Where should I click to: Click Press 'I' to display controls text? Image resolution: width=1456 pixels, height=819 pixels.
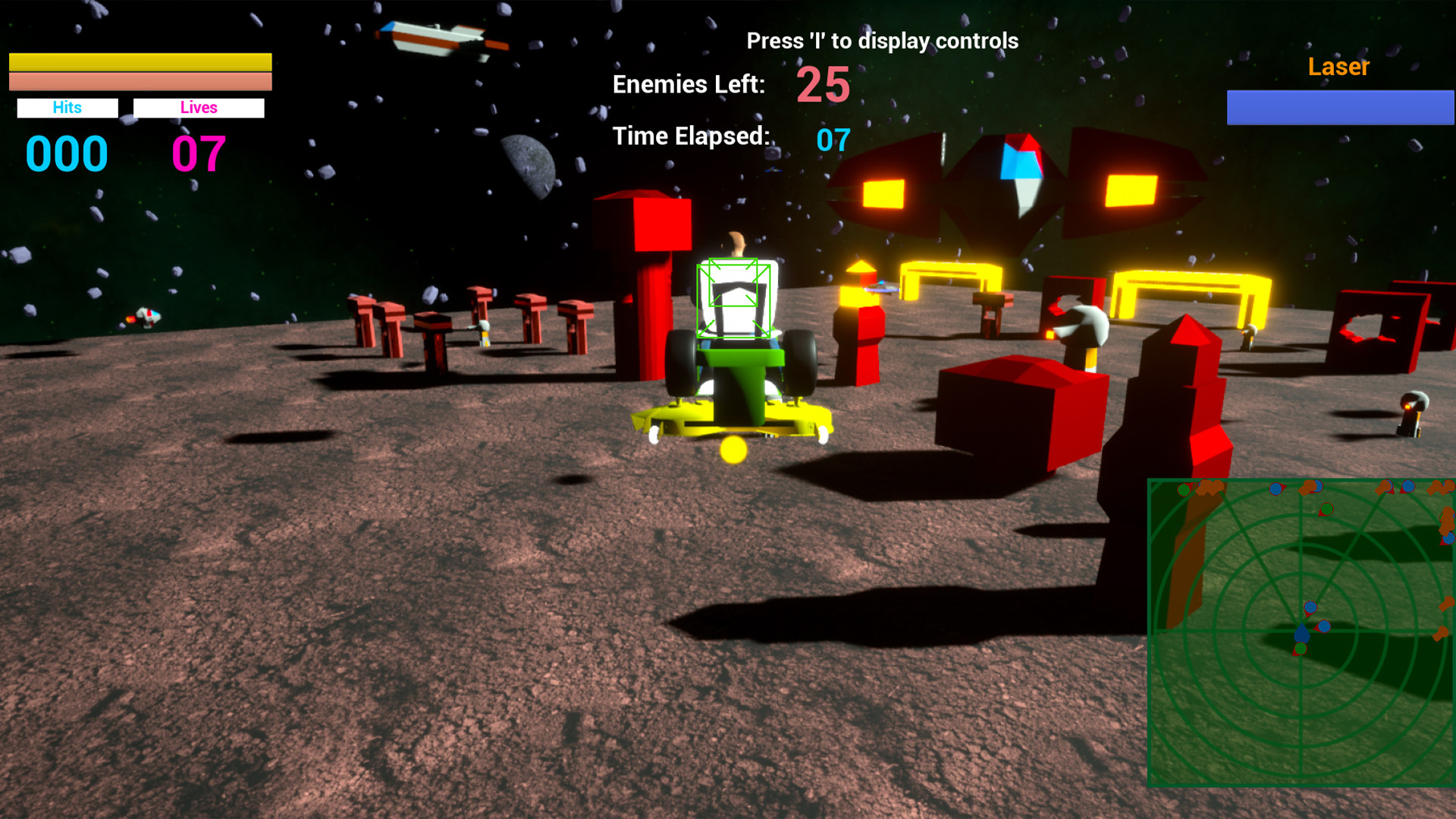(882, 41)
